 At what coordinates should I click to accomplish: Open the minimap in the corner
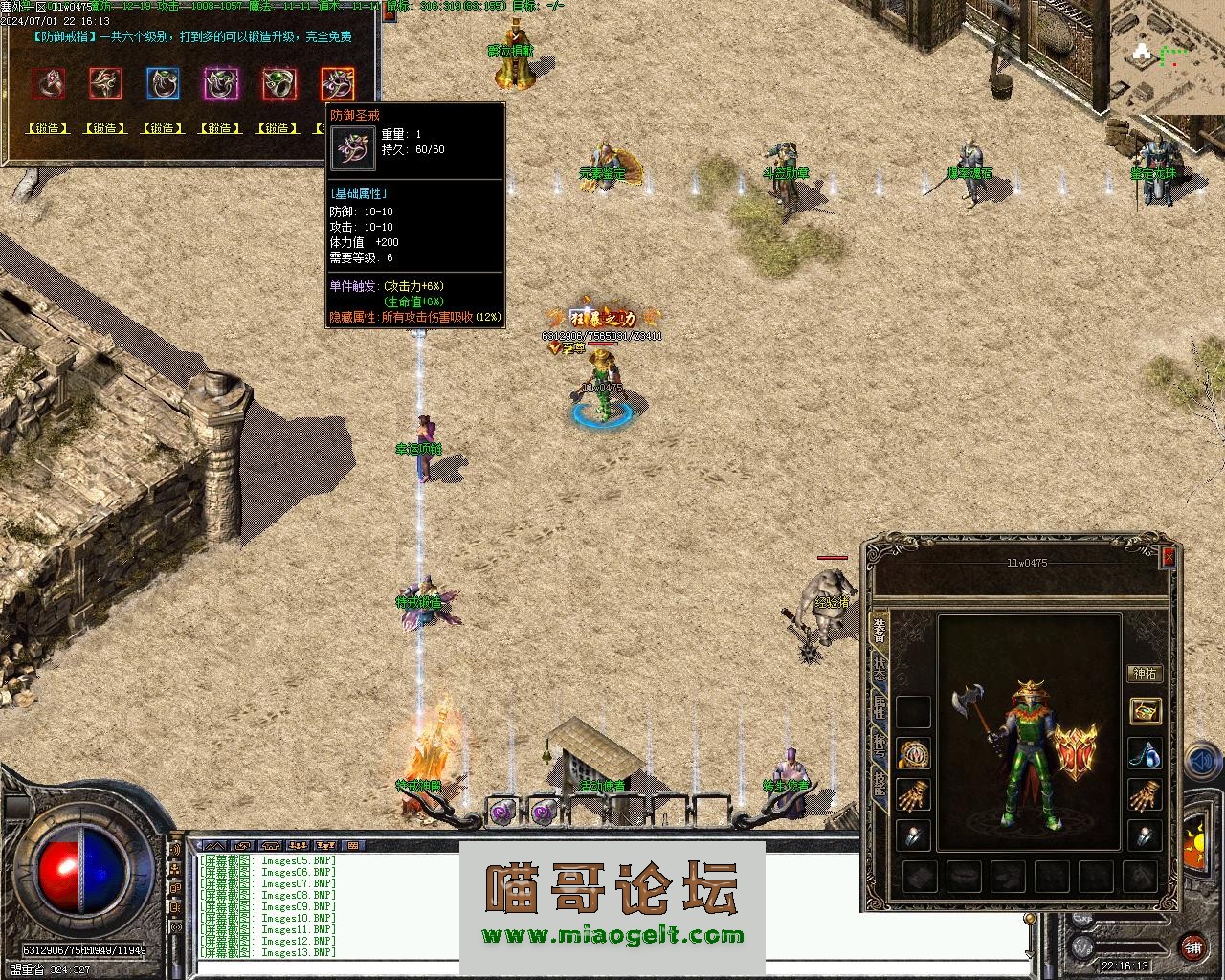point(1167,56)
